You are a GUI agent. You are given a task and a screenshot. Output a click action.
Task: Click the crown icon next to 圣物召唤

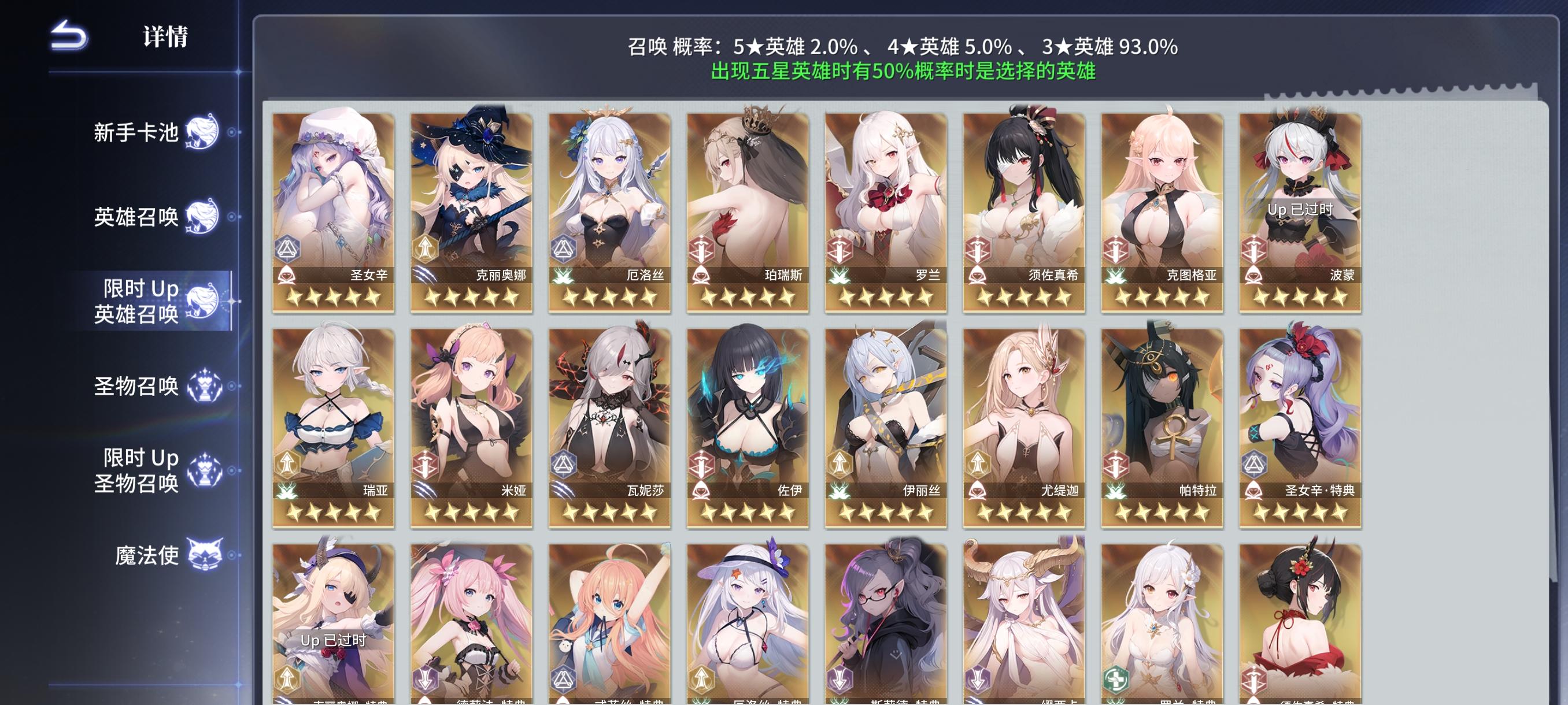click(206, 386)
